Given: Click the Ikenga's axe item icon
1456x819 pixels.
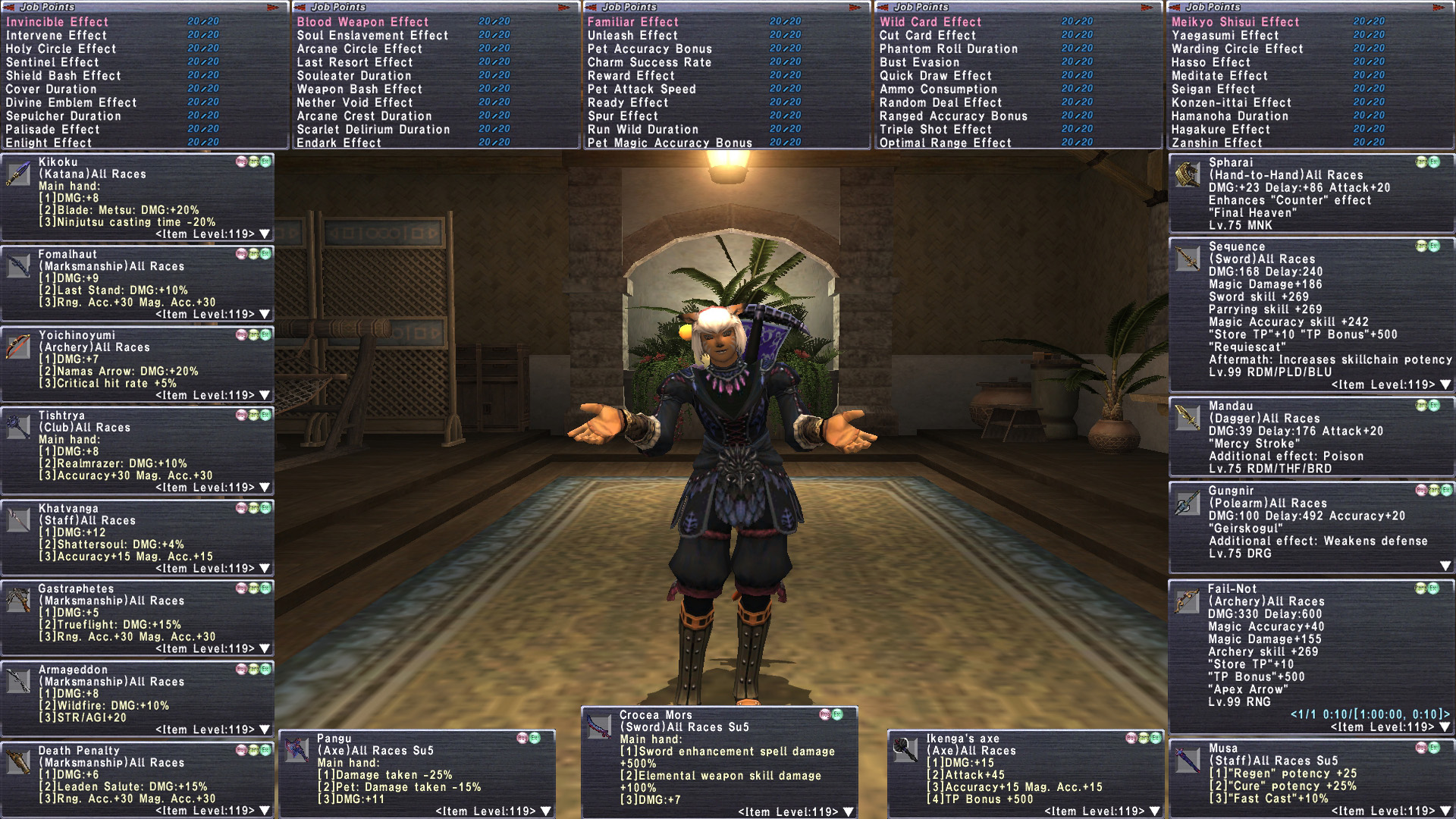Looking at the screenshot, I should pyautogui.click(x=905, y=750).
